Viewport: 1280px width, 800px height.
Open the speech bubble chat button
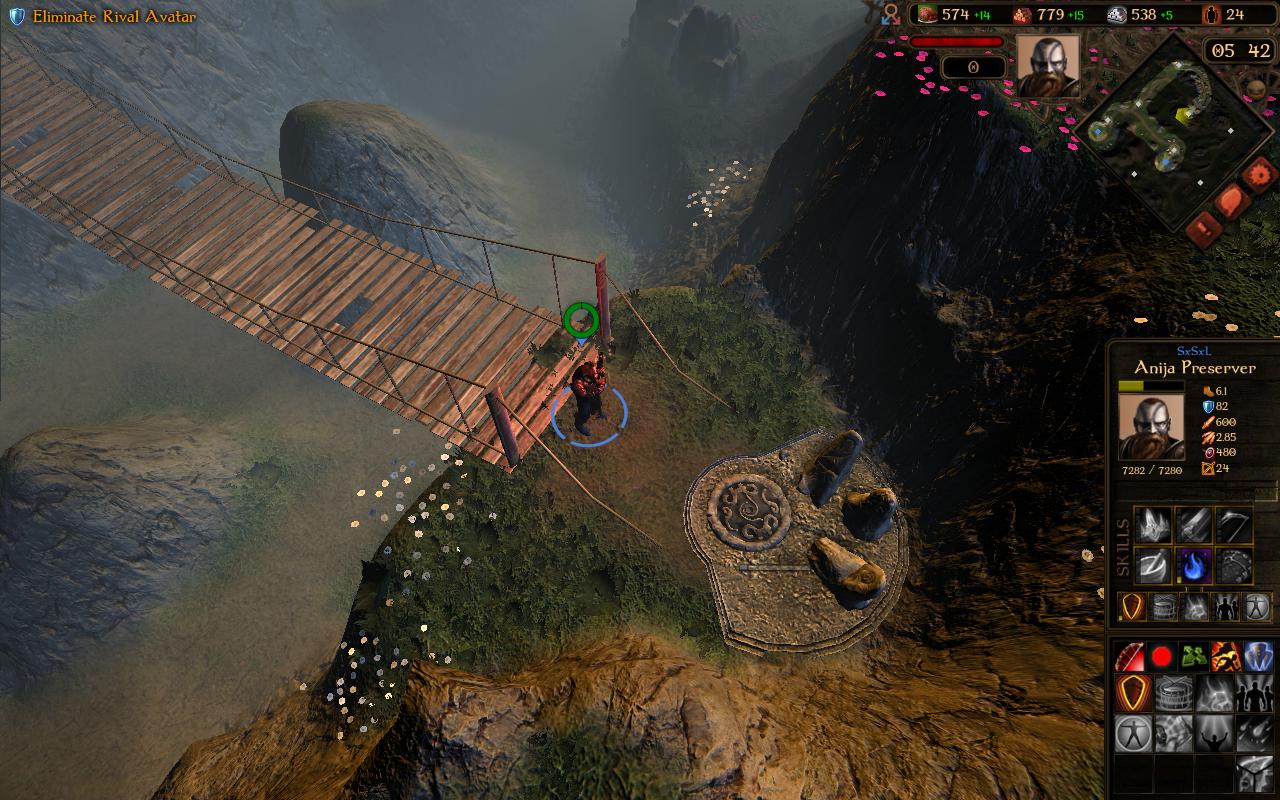pyautogui.click(x=1230, y=201)
